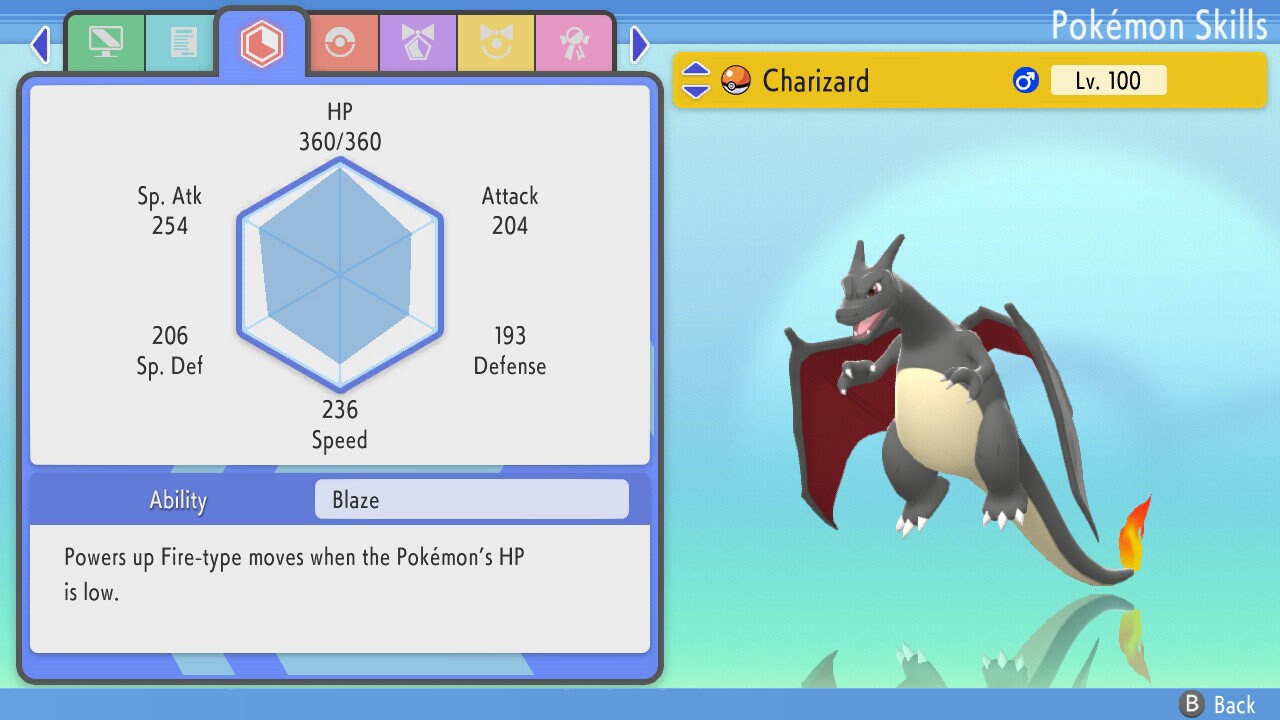1280x720 pixels.
Task: Open the pink rosette ribbons tab
Action: click(573, 44)
